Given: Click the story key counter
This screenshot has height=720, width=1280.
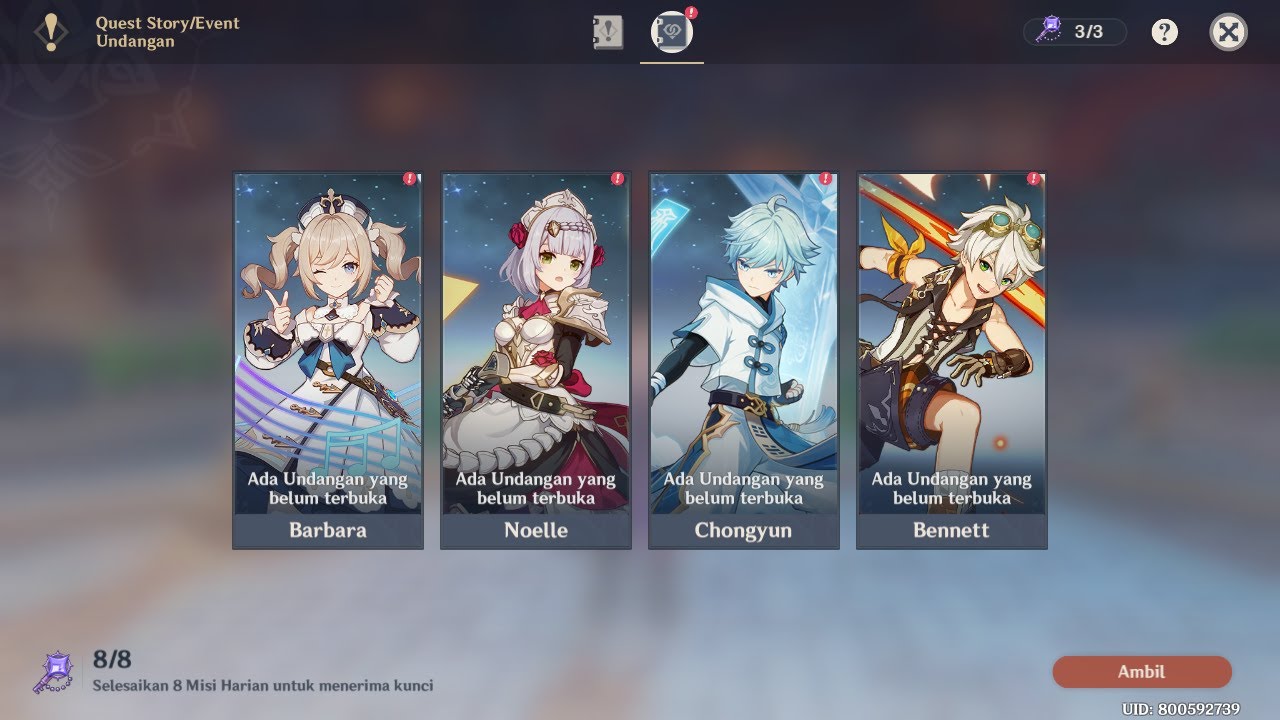Looking at the screenshot, I should (1075, 32).
